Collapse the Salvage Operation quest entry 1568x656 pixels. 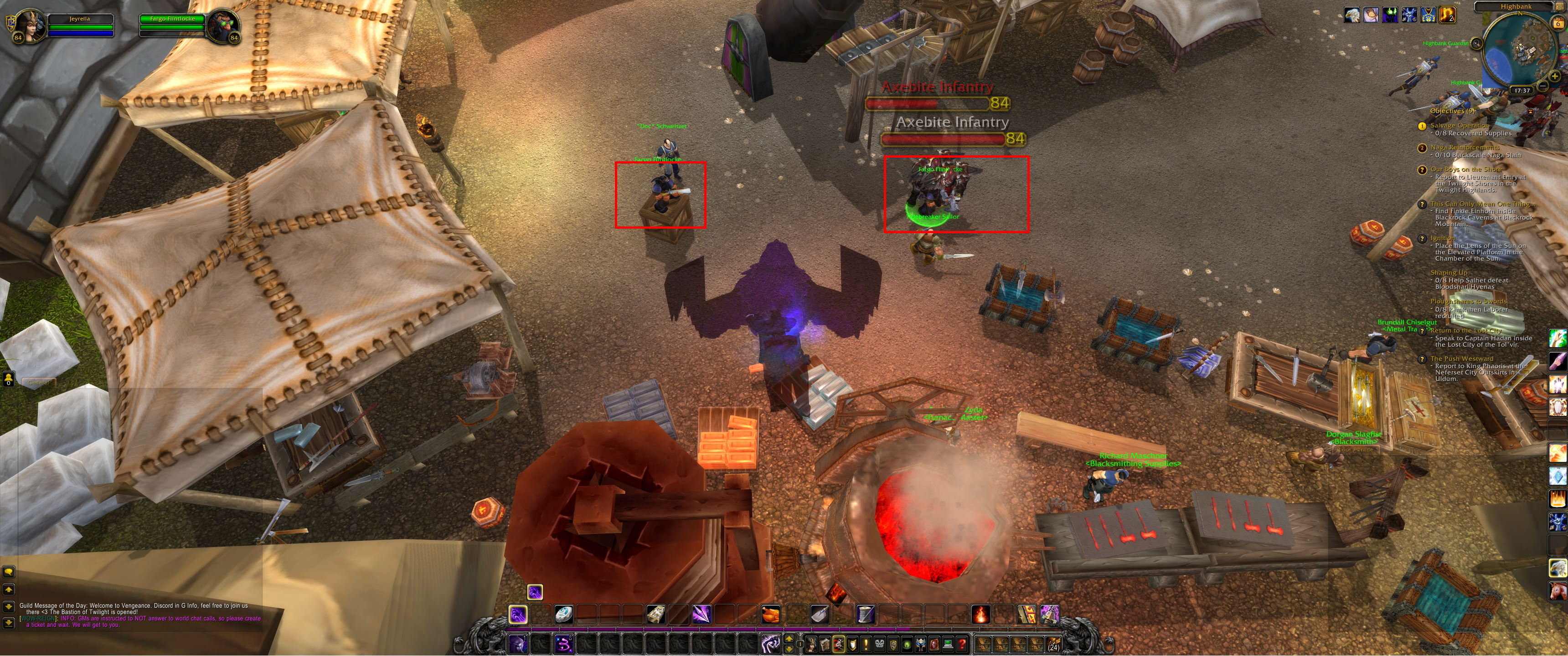click(x=1460, y=125)
